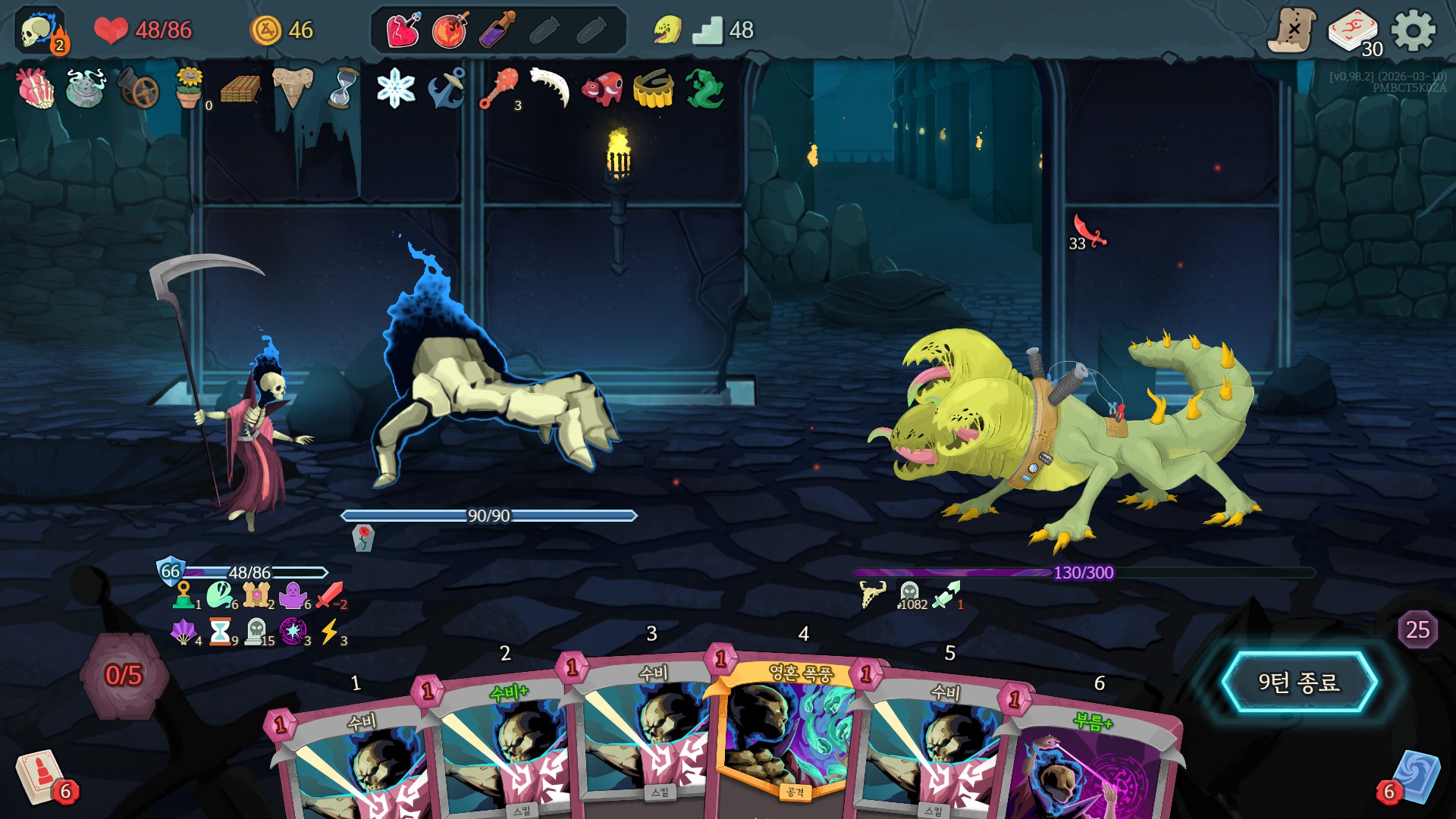Open the settings gear menu
Image resolution: width=1456 pixels, height=819 pixels.
[1413, 30]
